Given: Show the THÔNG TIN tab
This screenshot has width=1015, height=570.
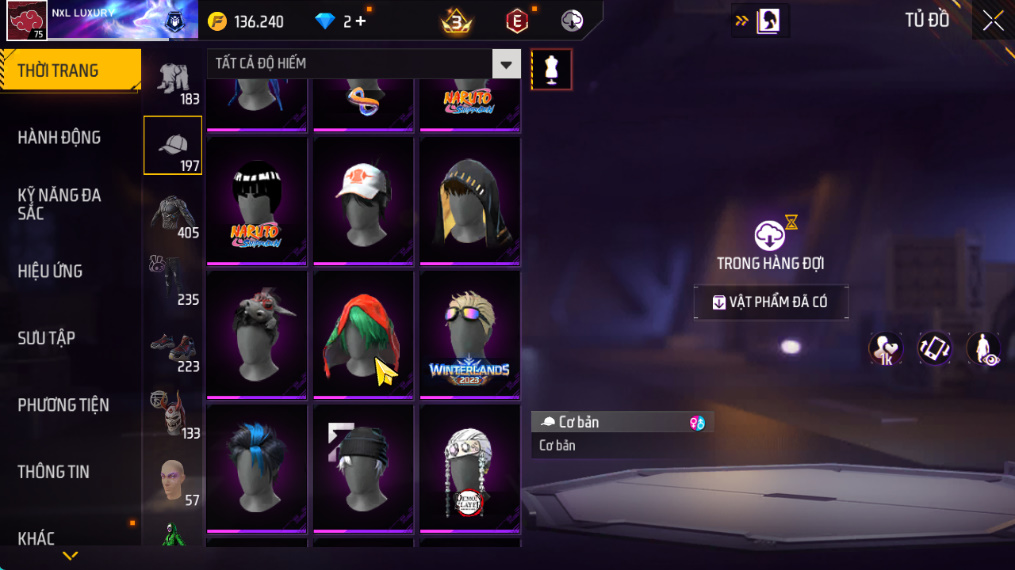Looking at the screenshot, I should [x=54, y=472].
